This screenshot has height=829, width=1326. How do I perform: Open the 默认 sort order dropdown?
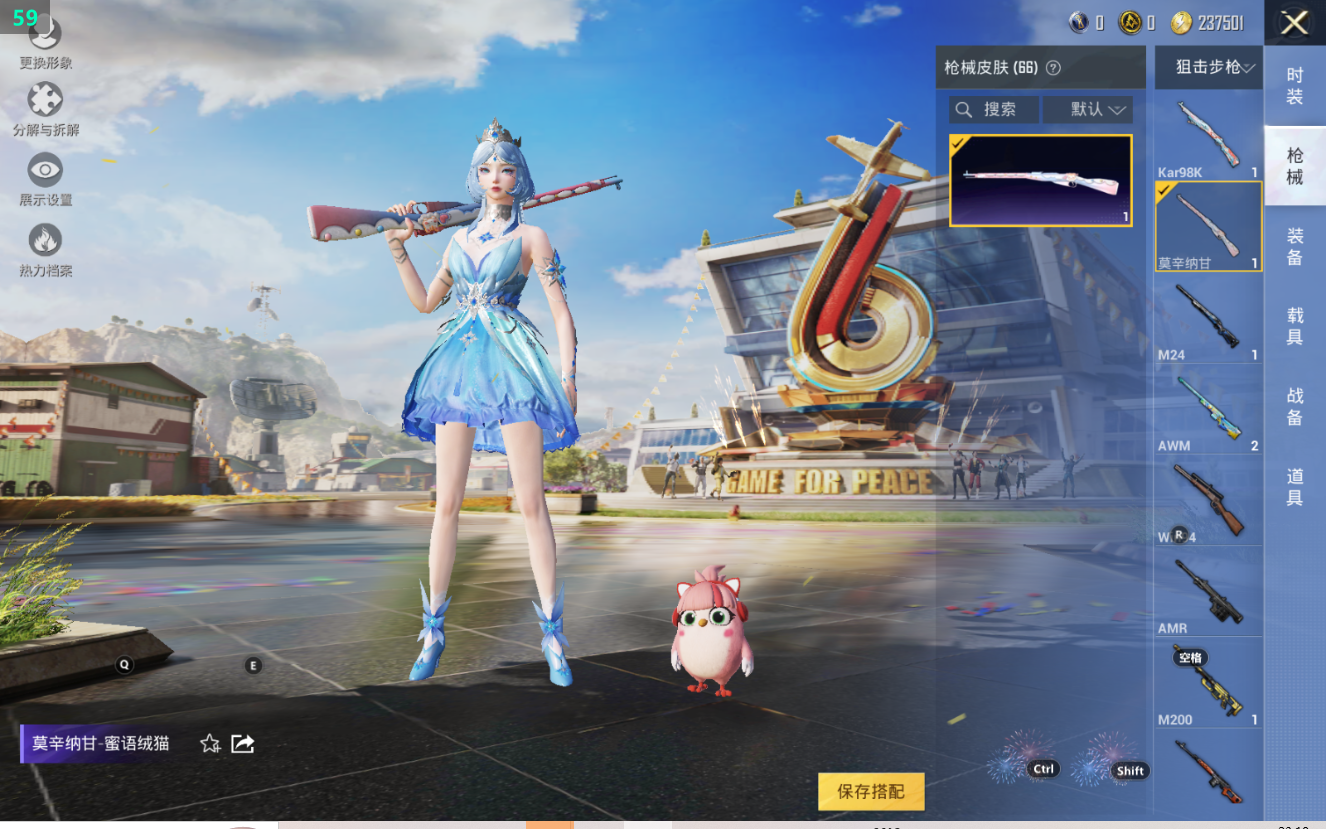pos(1087,109)
